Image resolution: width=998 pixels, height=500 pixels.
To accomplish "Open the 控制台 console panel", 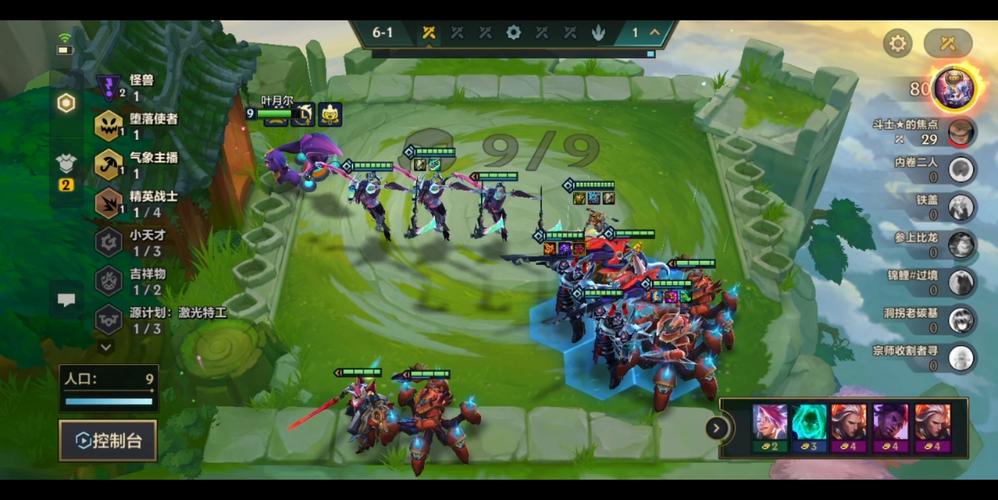I will tap(108, 440).
